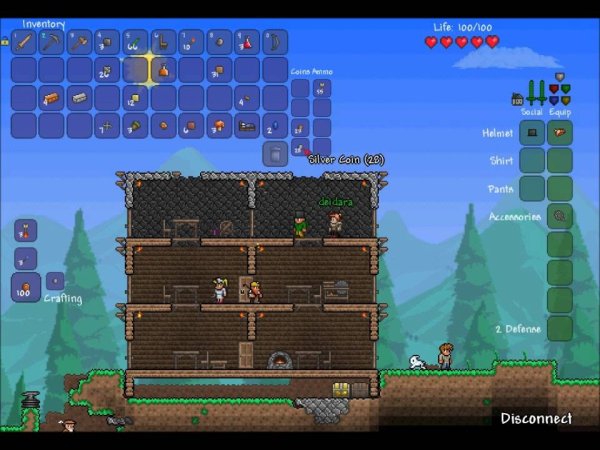This screenshot has height=450, width=600.
Task: Select the acorn stack inventory slot
Action: pyautogui.click(x=135, y=126)
